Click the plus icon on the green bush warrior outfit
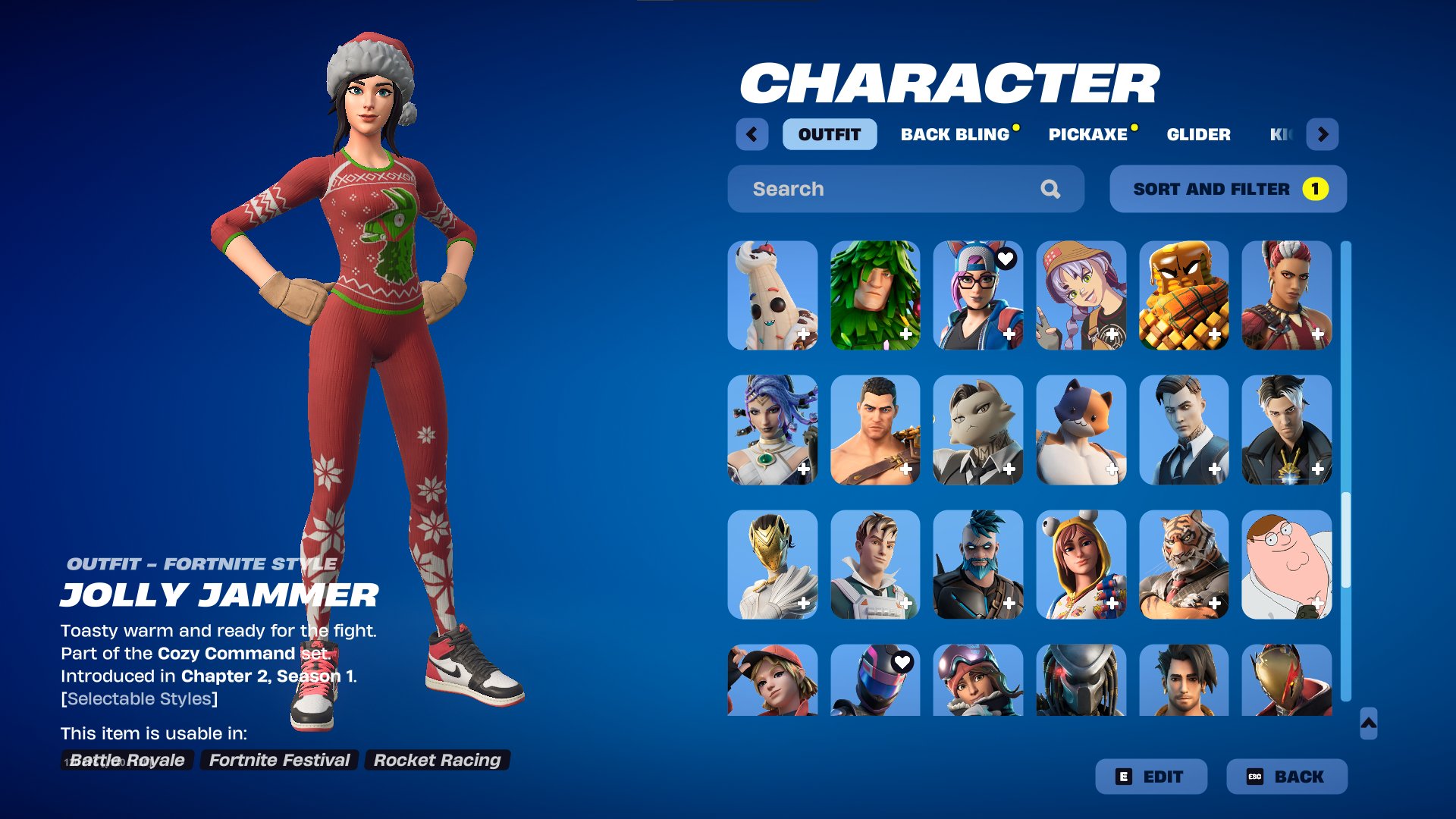Image resolution: width=1456 pixels, height=819 pixels. (905, 334)
